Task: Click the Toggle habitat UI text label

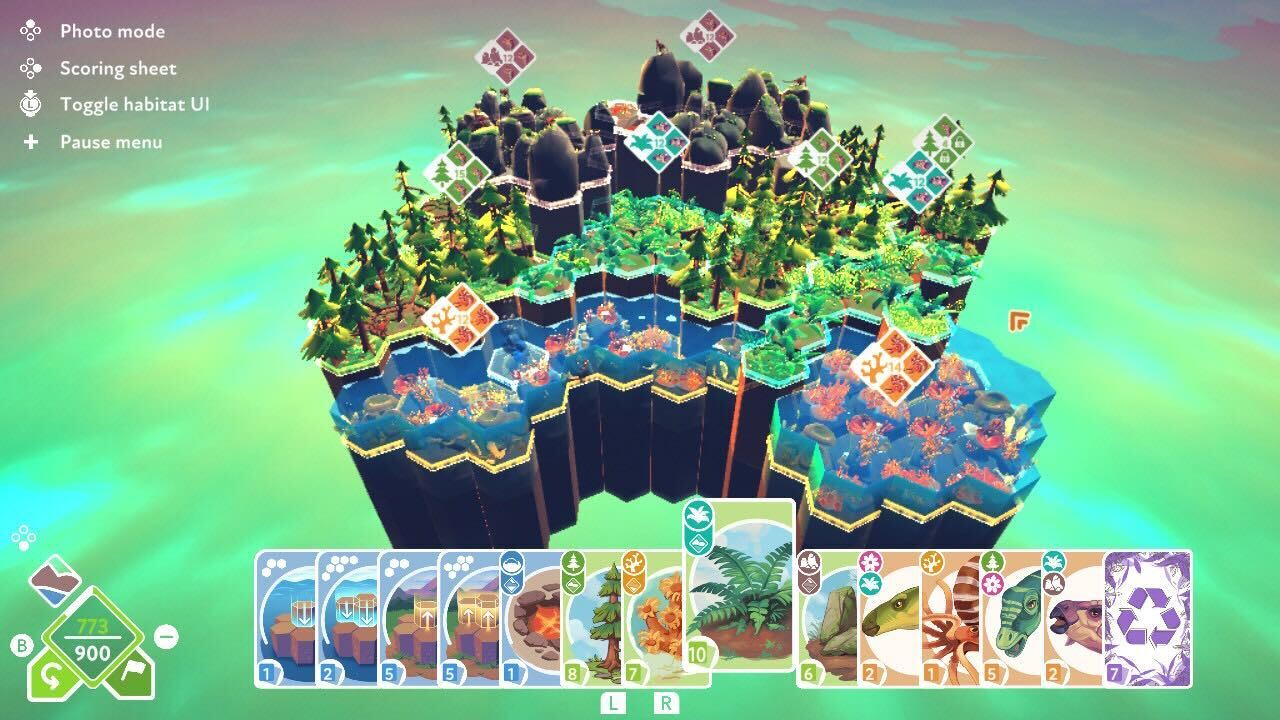Action: pyautogui.click(x=135, y=104)
